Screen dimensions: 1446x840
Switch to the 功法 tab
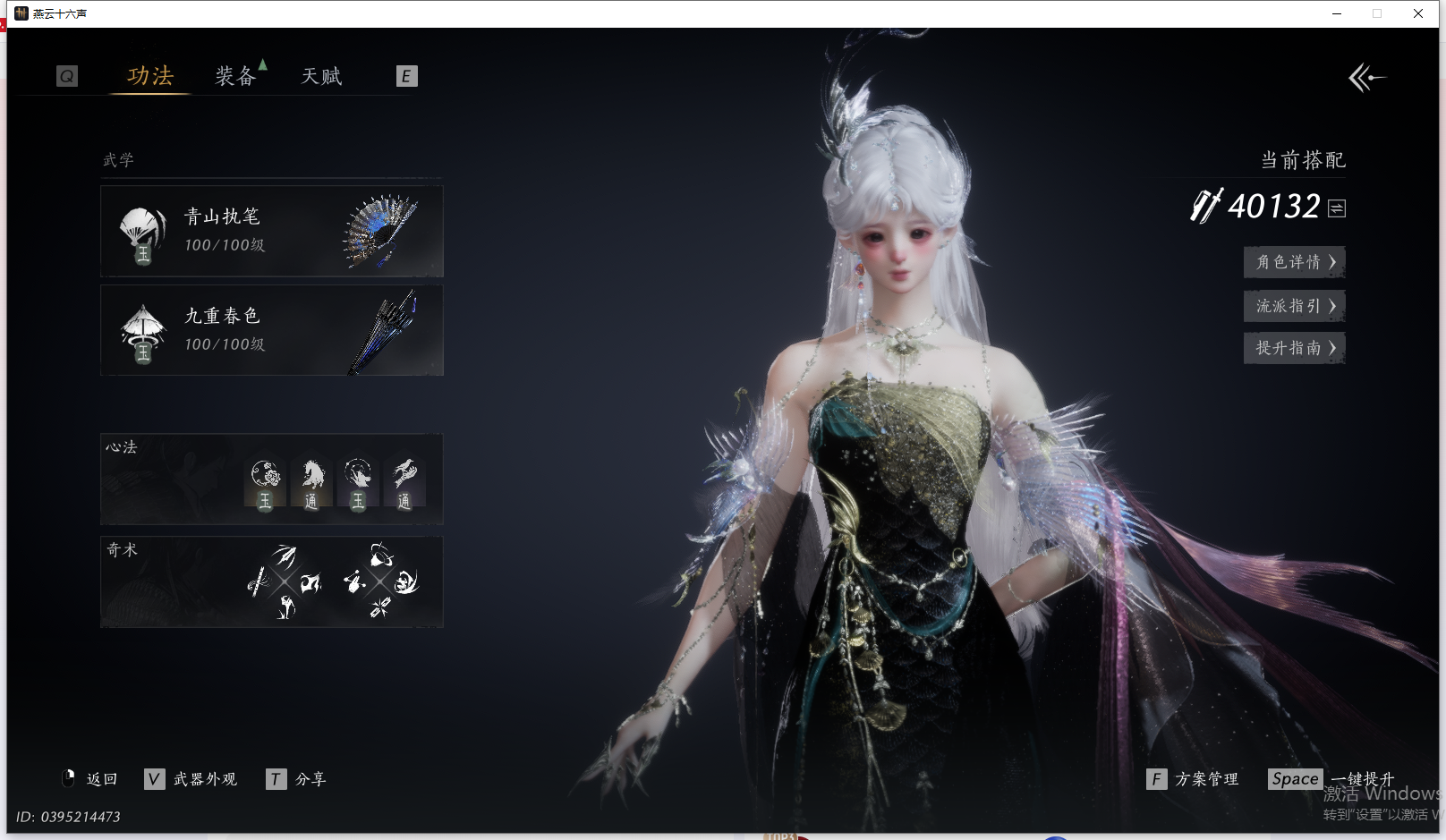pos(149,76)
